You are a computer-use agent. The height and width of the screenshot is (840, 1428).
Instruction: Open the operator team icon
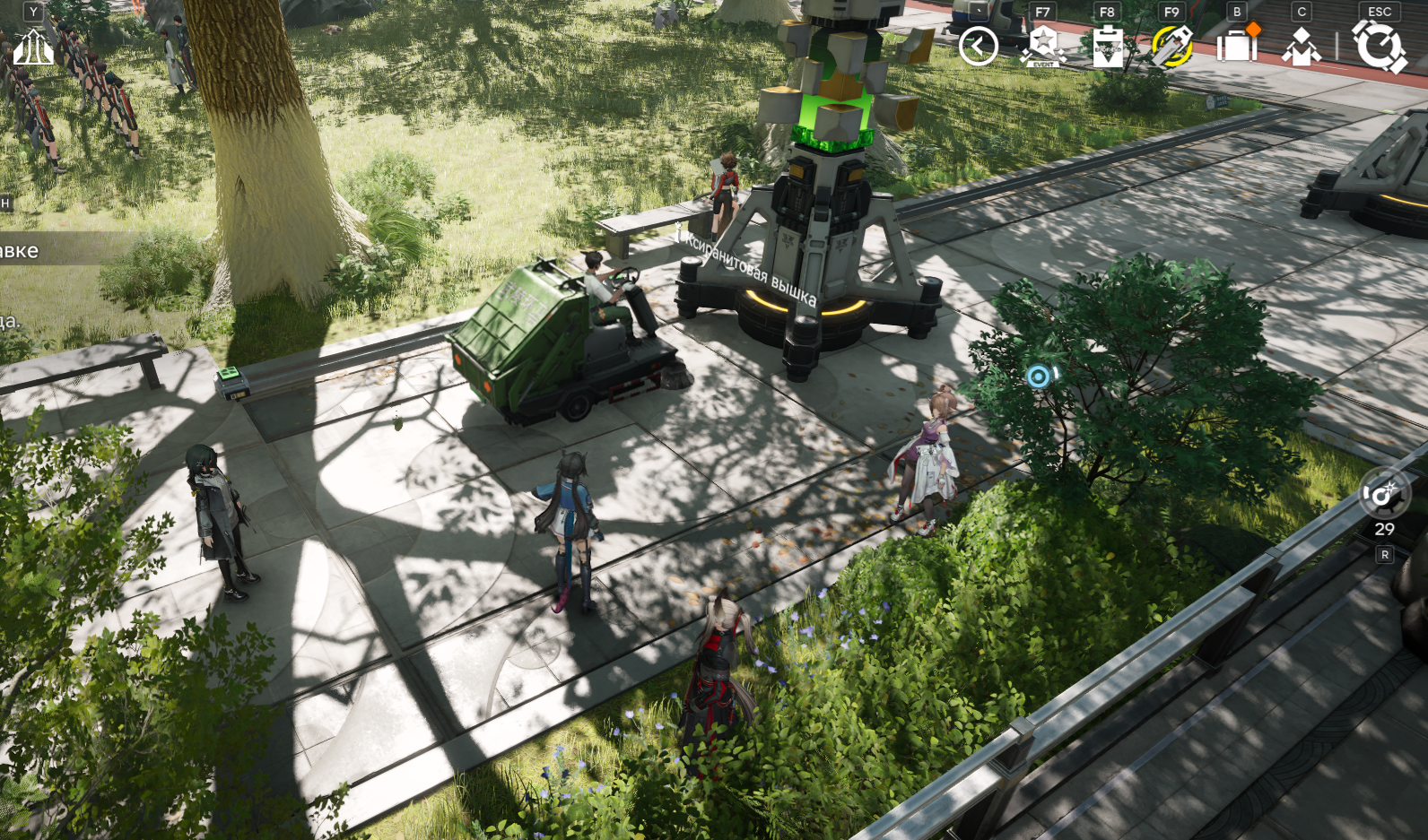tap(1302, 46)
